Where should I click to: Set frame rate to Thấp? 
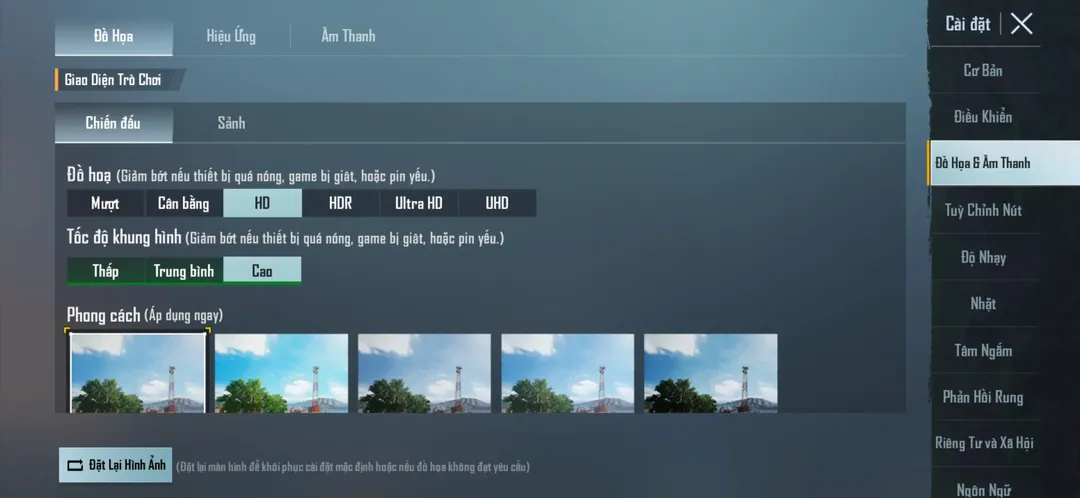click(105, 271)
